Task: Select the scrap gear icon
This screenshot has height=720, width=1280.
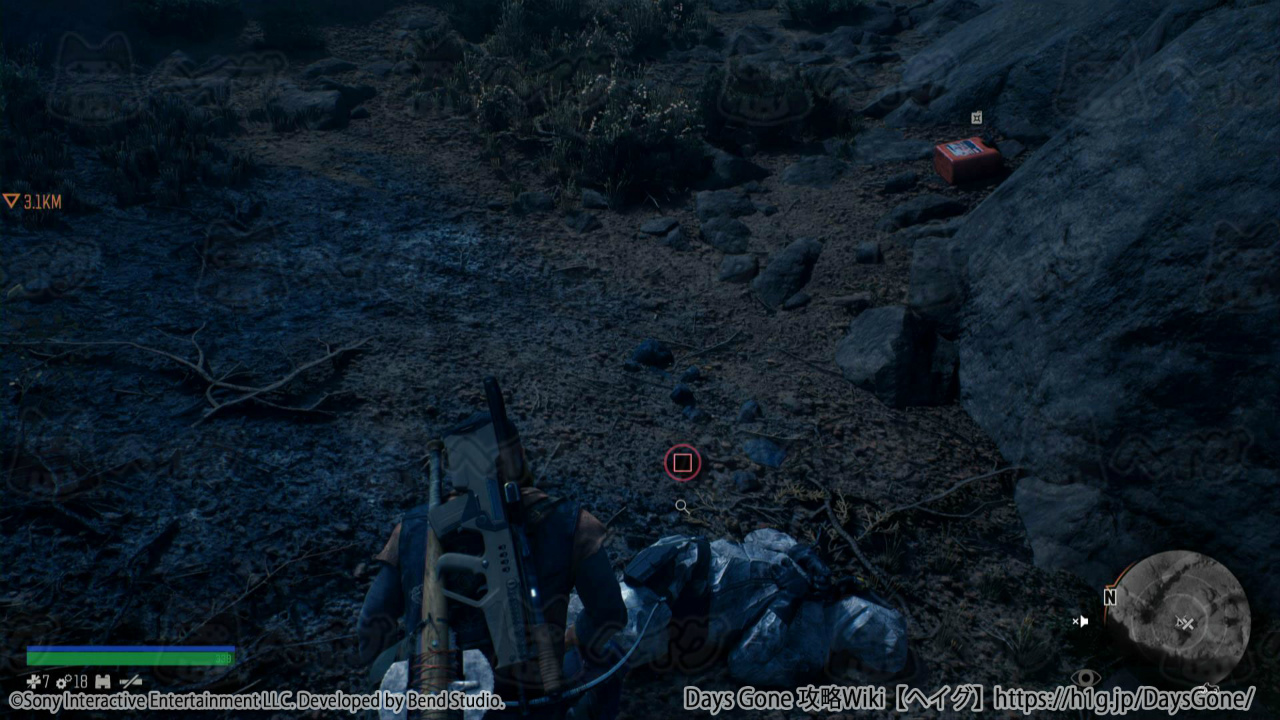Action: point(62,681)
